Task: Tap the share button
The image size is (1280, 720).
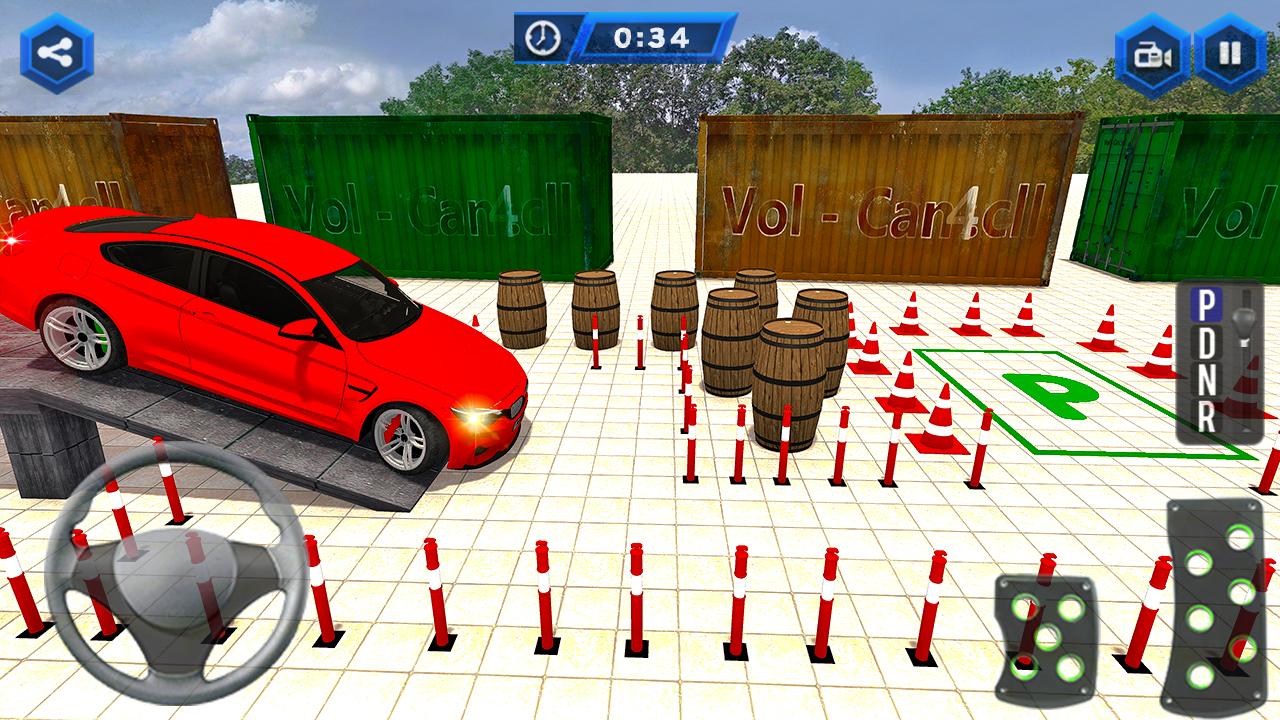Action: click(57, 53)
